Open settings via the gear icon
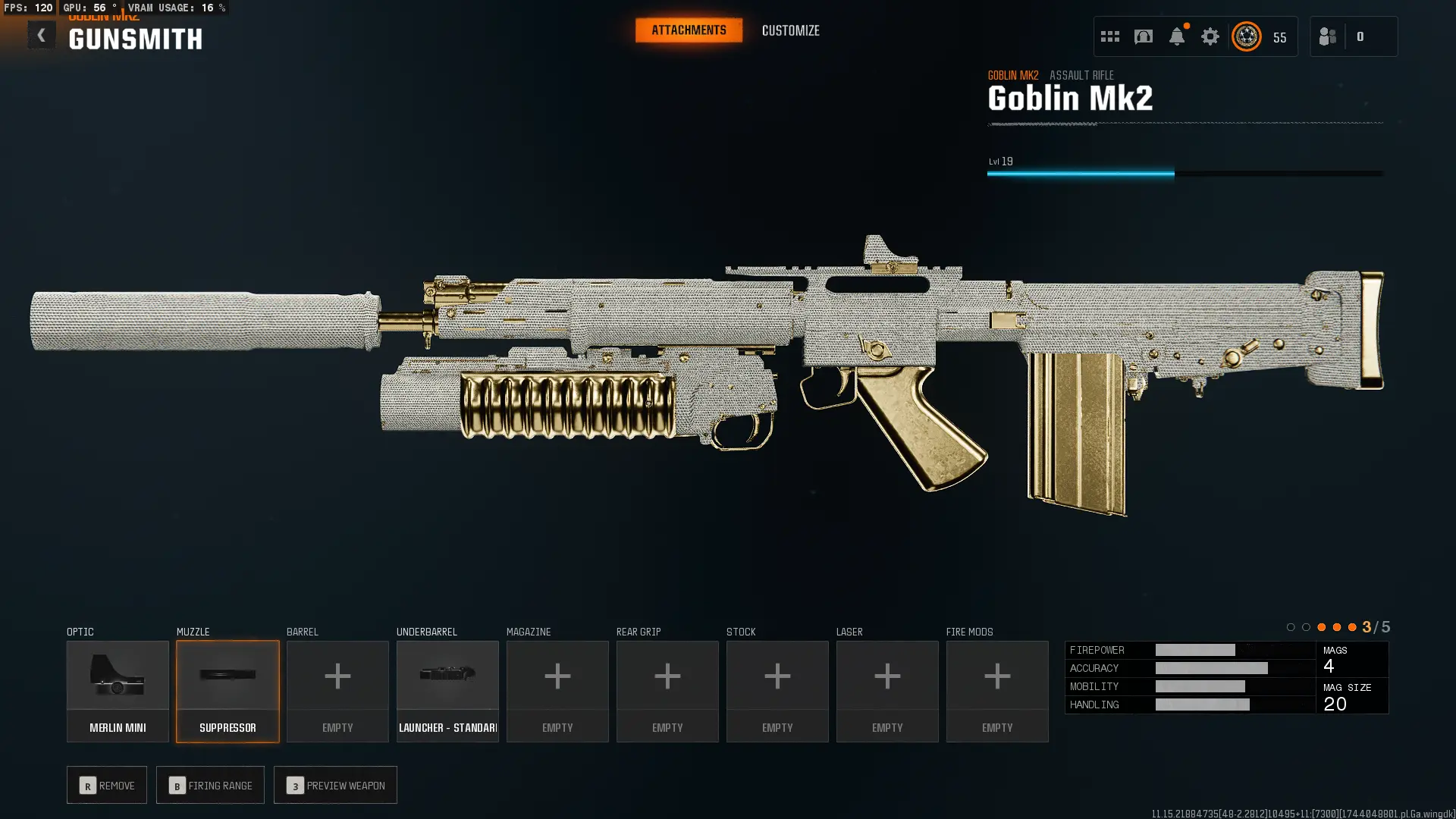The width and height of the screenshot is (1456, 819). [1210, 36]
